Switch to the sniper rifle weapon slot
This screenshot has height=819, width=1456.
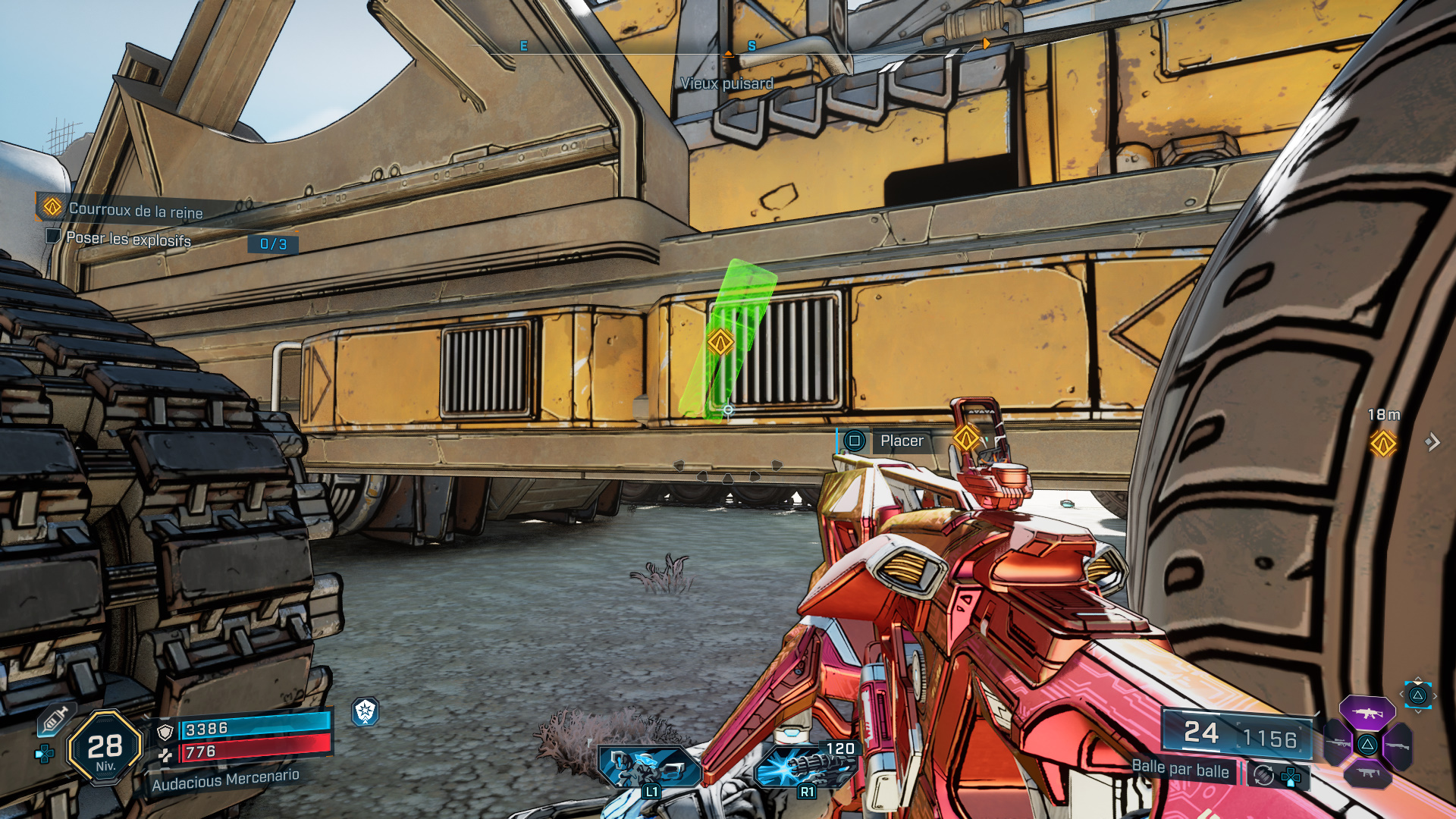coord(1338,743)
